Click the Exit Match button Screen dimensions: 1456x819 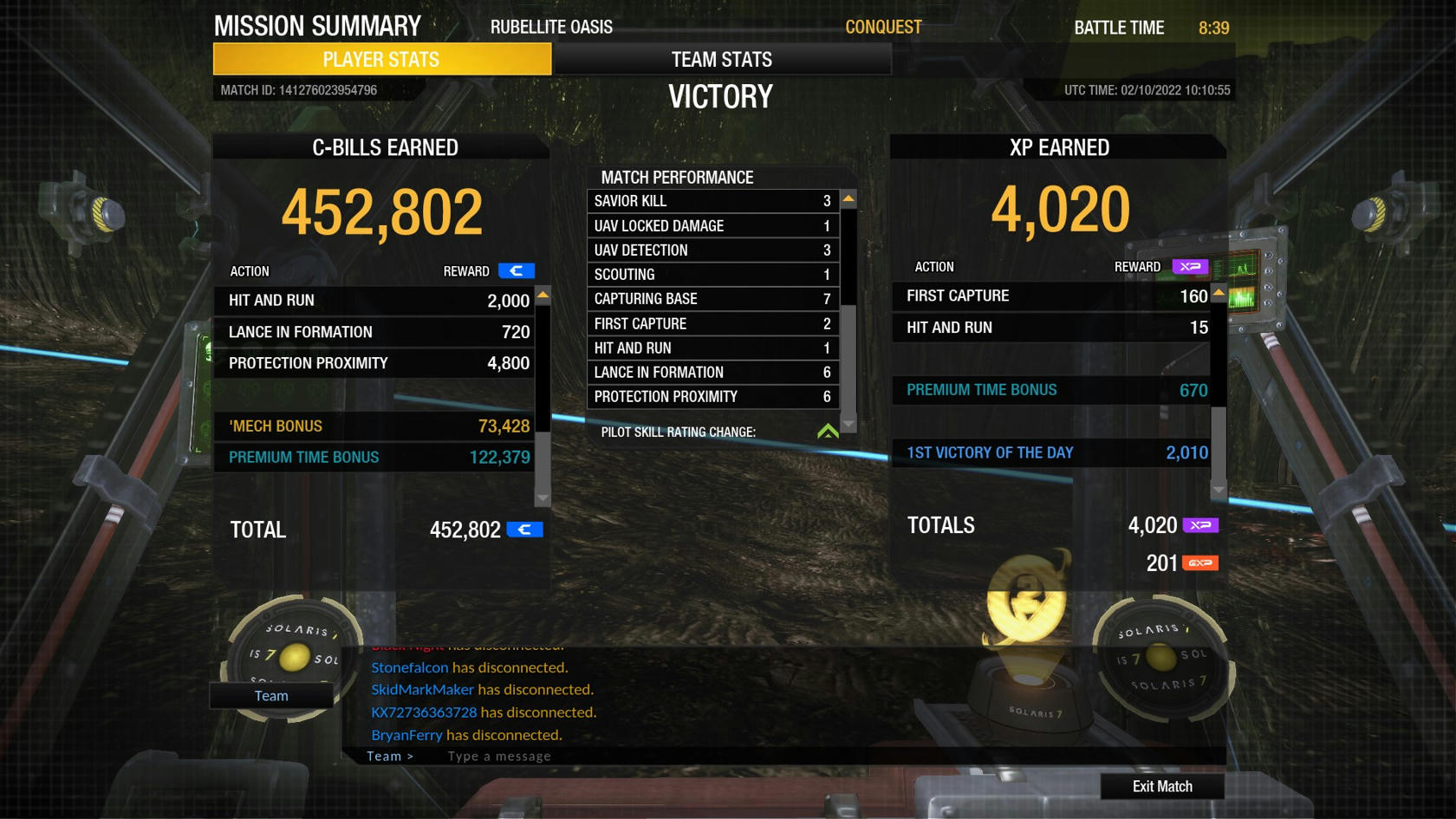pyautogui.click(x=1161, y=786)
